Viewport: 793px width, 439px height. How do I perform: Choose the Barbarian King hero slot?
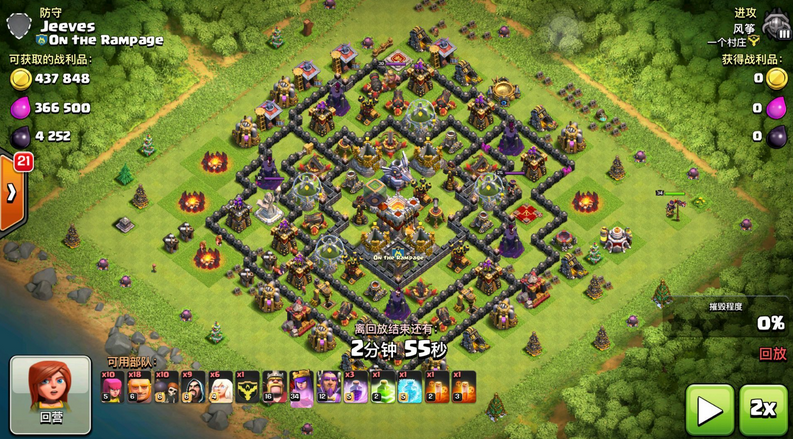pyautogui.click(x=273, y=386)
